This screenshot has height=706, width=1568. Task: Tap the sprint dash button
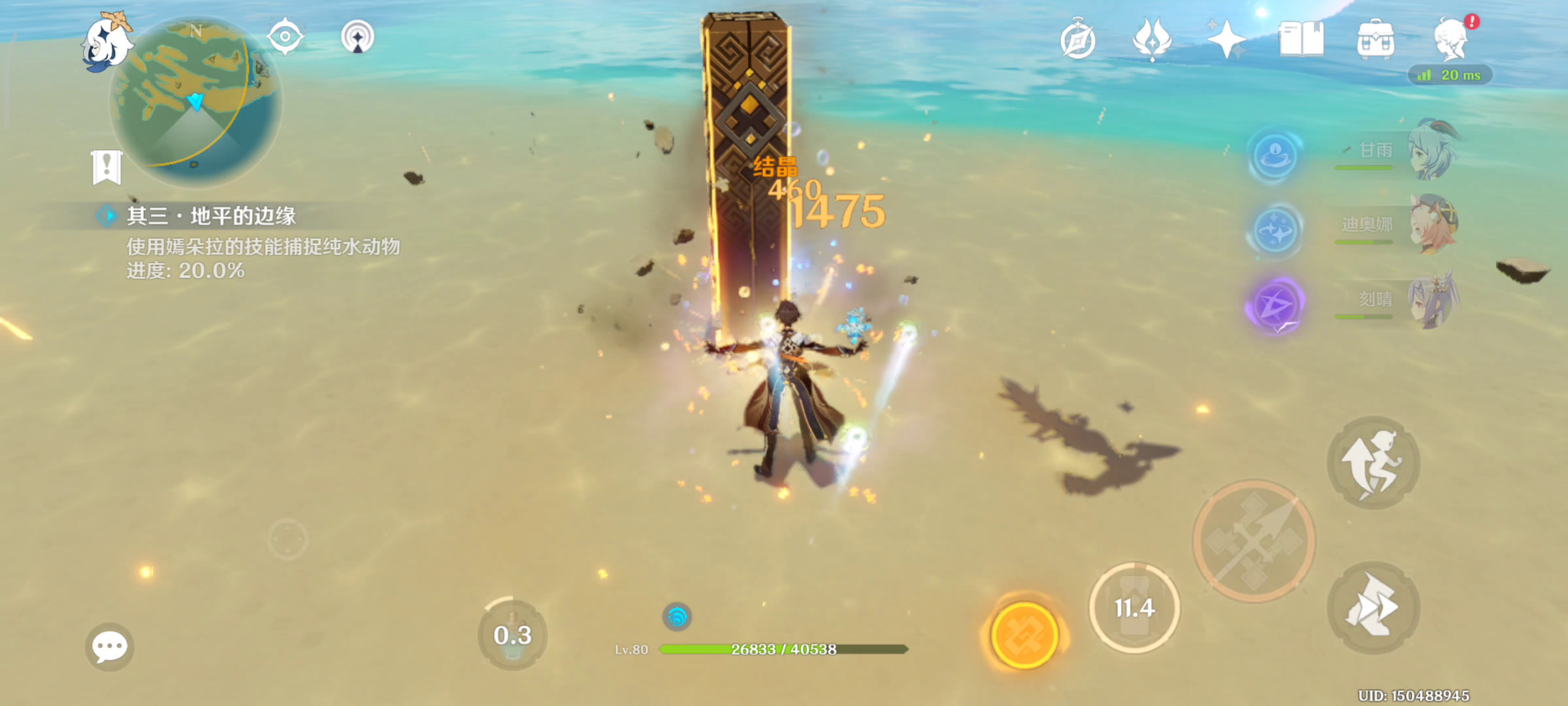coord(1373,608)
